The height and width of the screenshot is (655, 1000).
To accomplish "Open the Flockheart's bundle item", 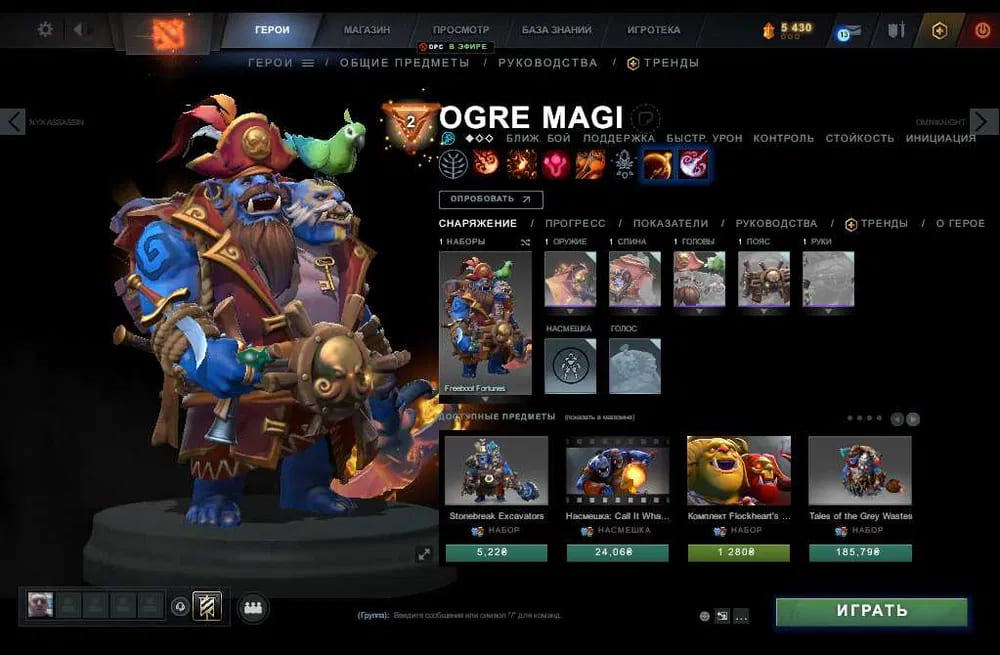I will [x=738, y=470].
